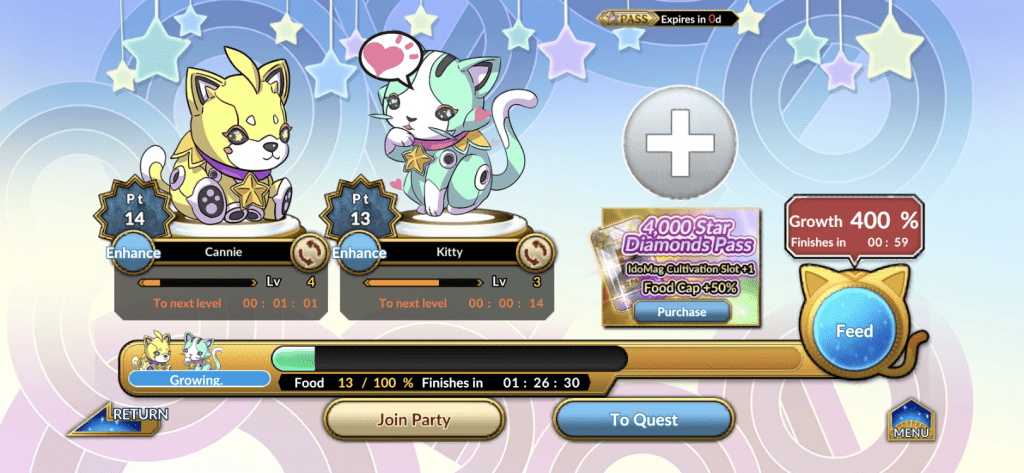Enhance Cannie the yellow pet

[134, 253]
